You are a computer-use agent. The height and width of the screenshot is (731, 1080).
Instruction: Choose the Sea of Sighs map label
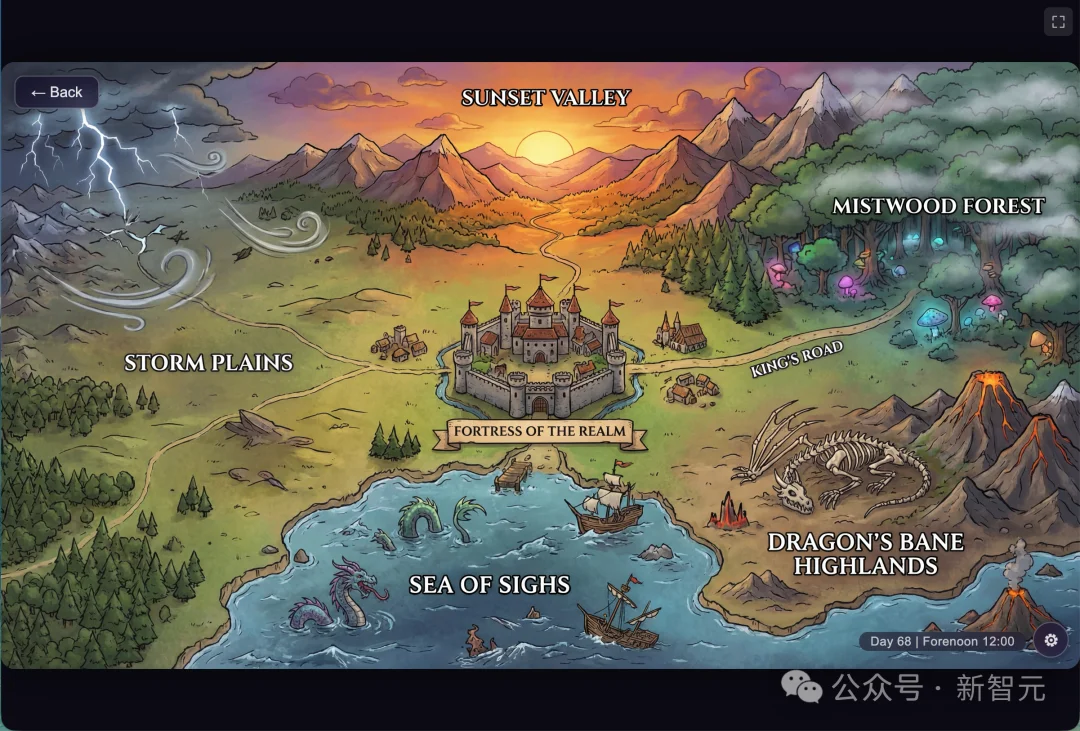[x=489, y=585]
